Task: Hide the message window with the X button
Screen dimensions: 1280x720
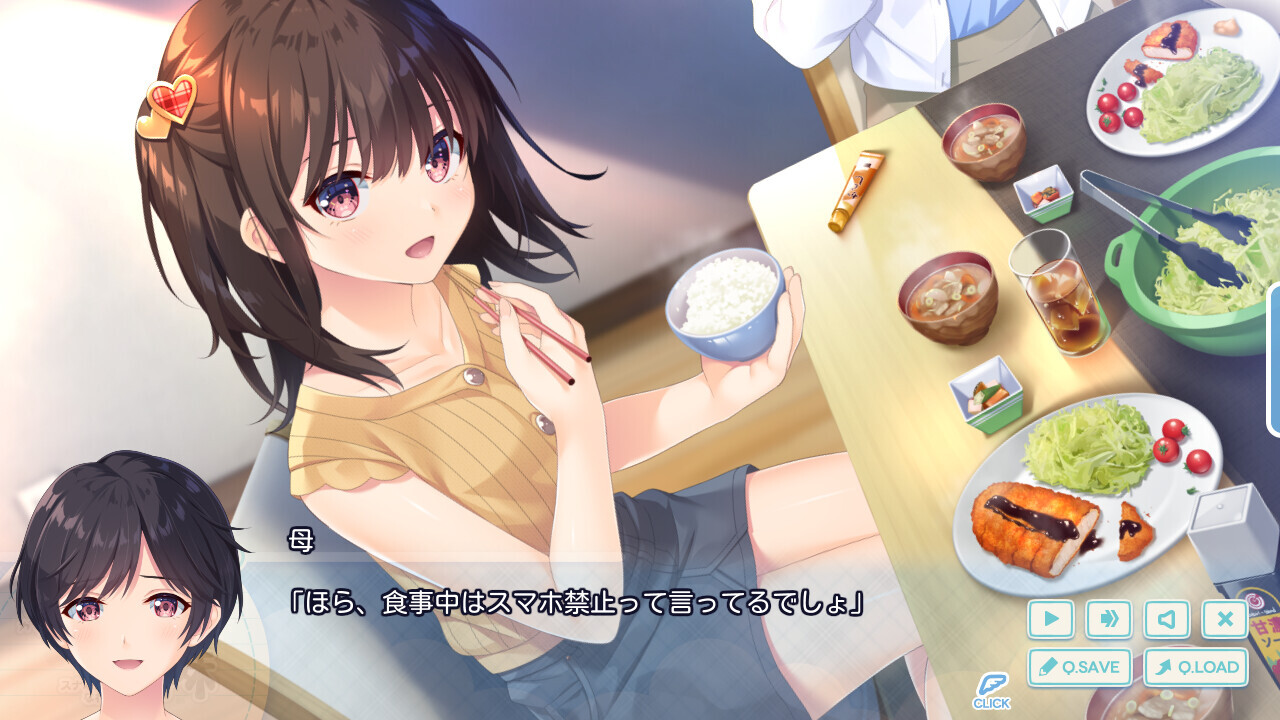Action: click(1224, 619)
